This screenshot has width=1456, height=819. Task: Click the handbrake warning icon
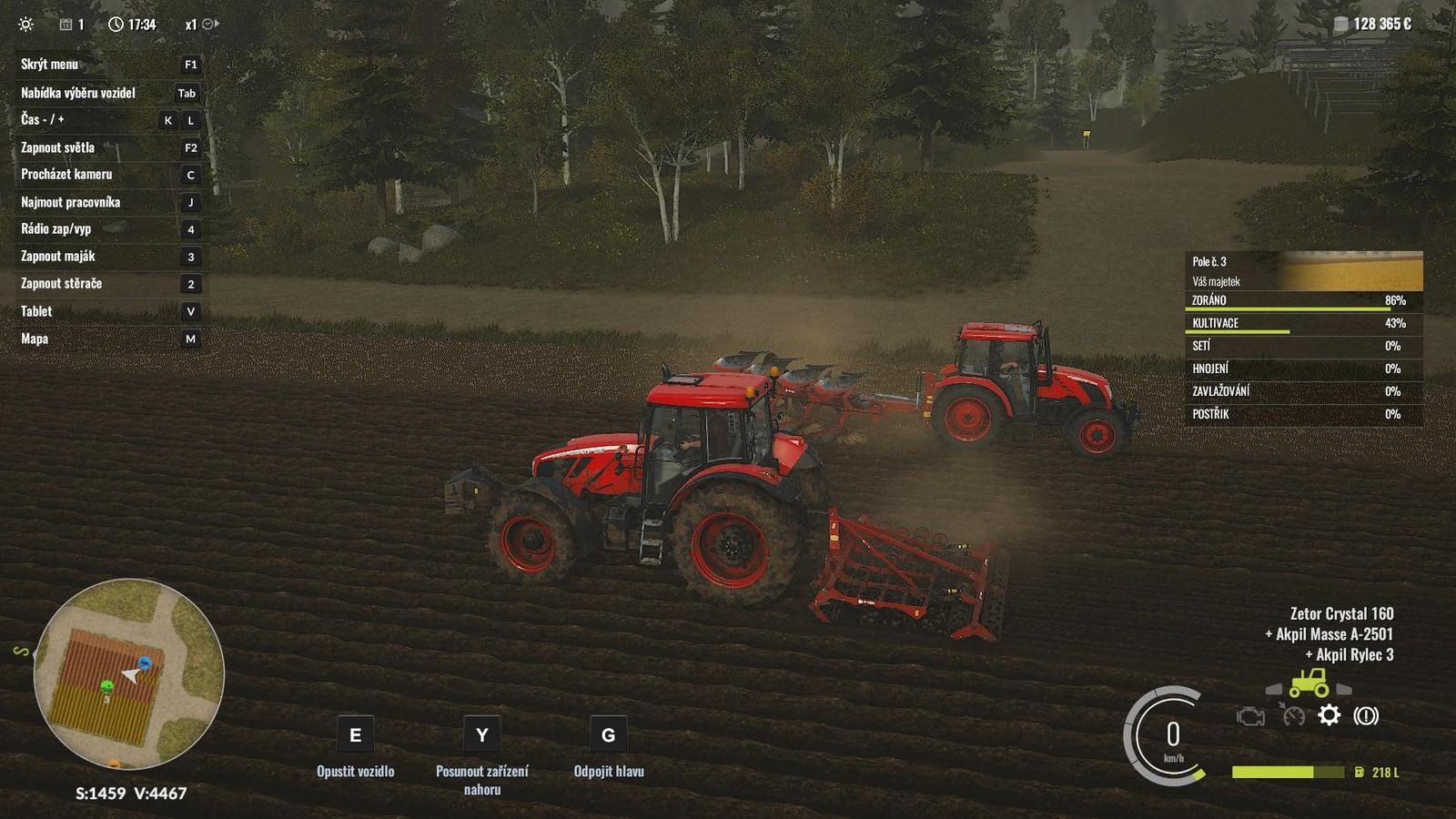[x=1366, y=716]
